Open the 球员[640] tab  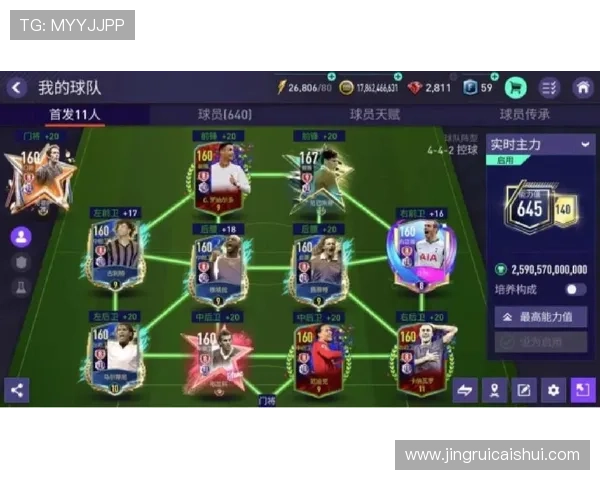(224, 114)
